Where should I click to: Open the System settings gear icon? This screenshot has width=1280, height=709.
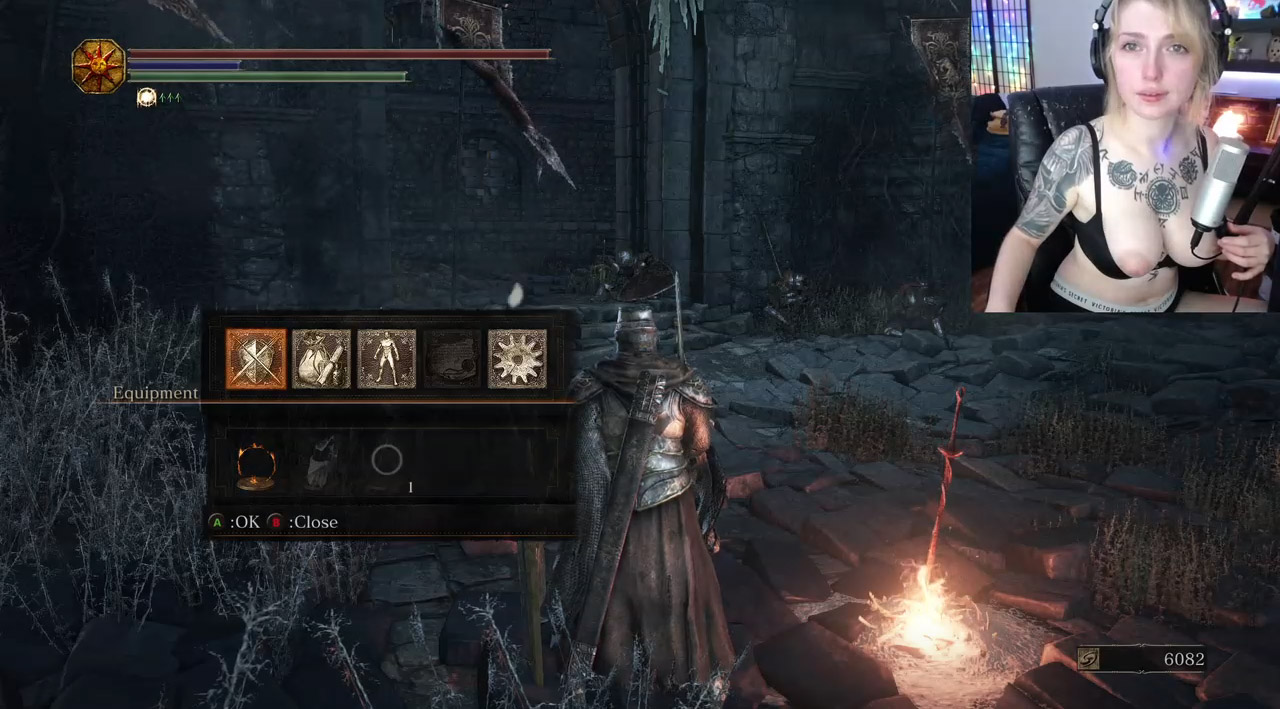[x=517, y=359]
